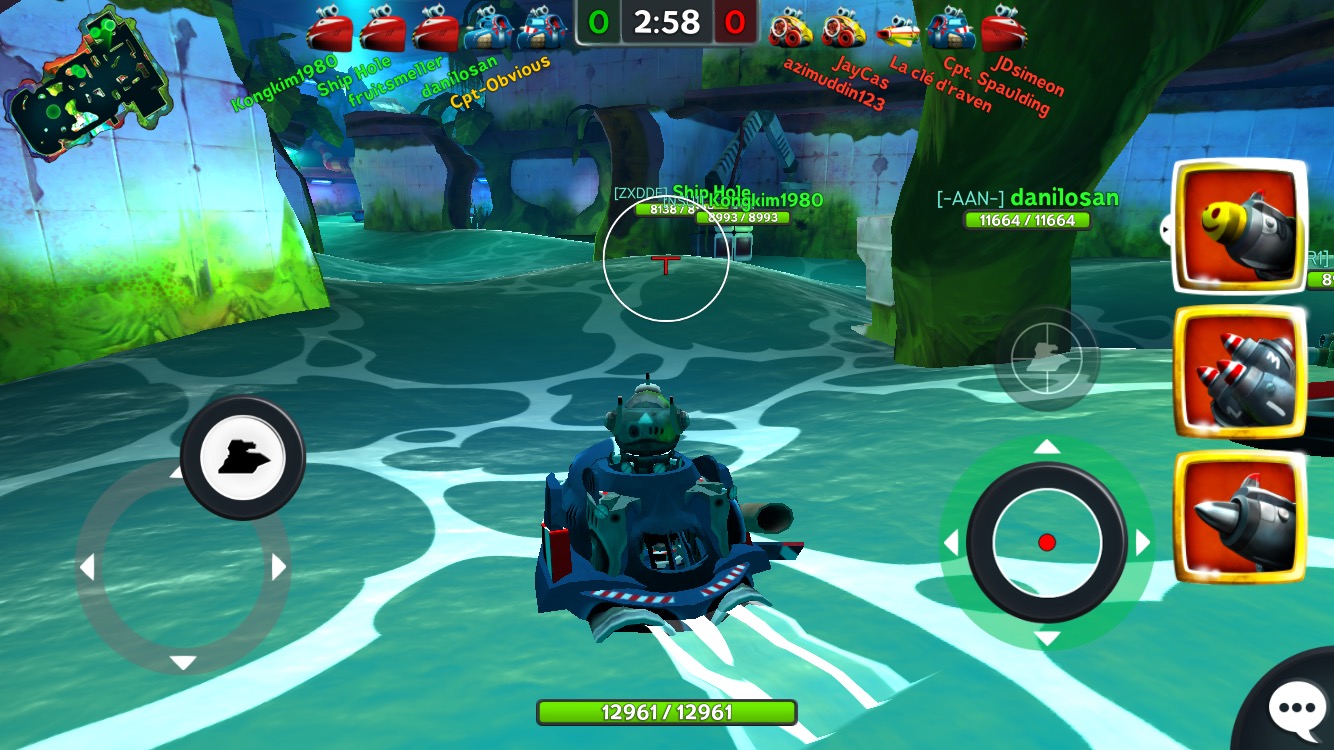Tap the ship steering joystick knob

[x=242, y=457]
